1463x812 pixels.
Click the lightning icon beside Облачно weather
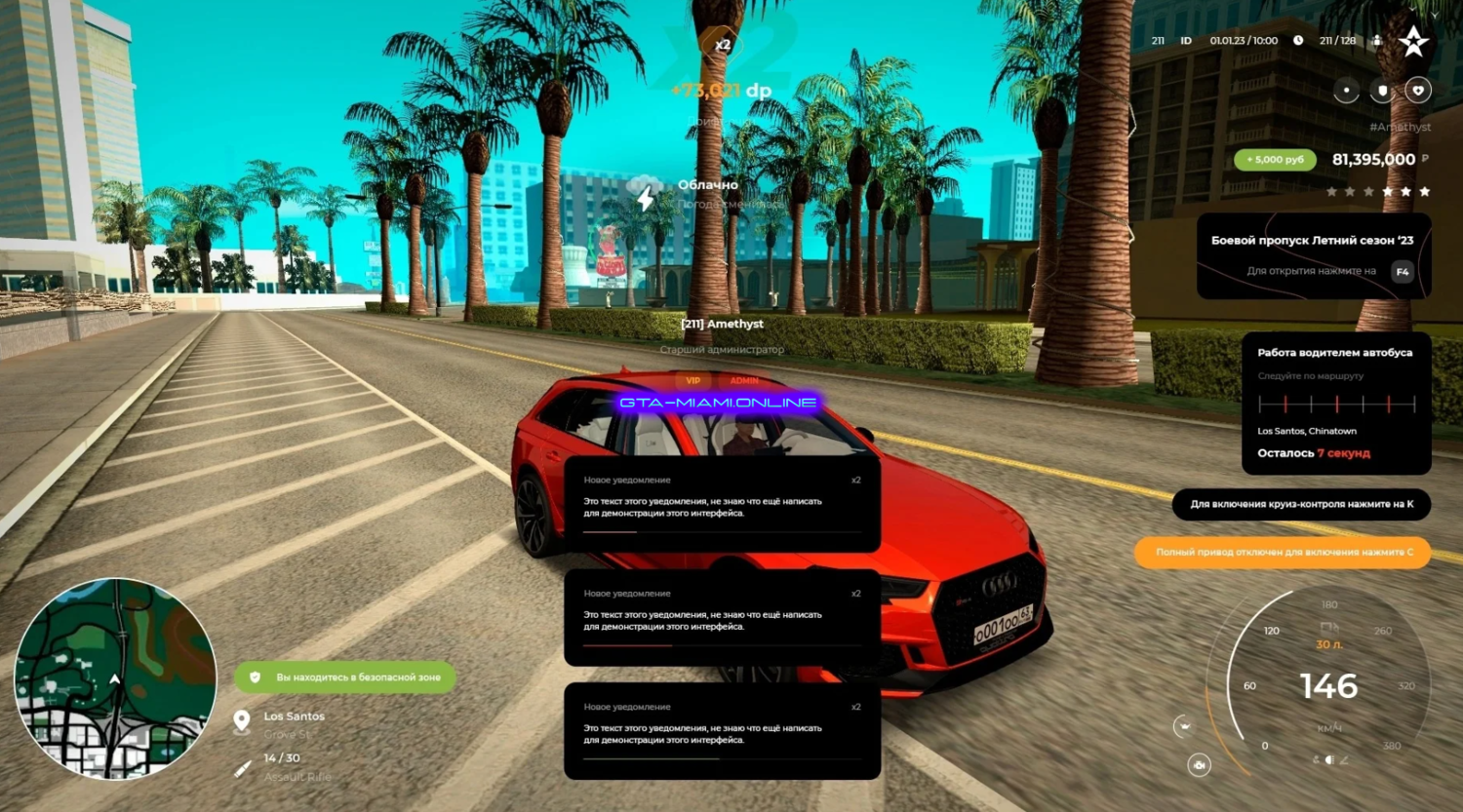[x=644, y=192]
